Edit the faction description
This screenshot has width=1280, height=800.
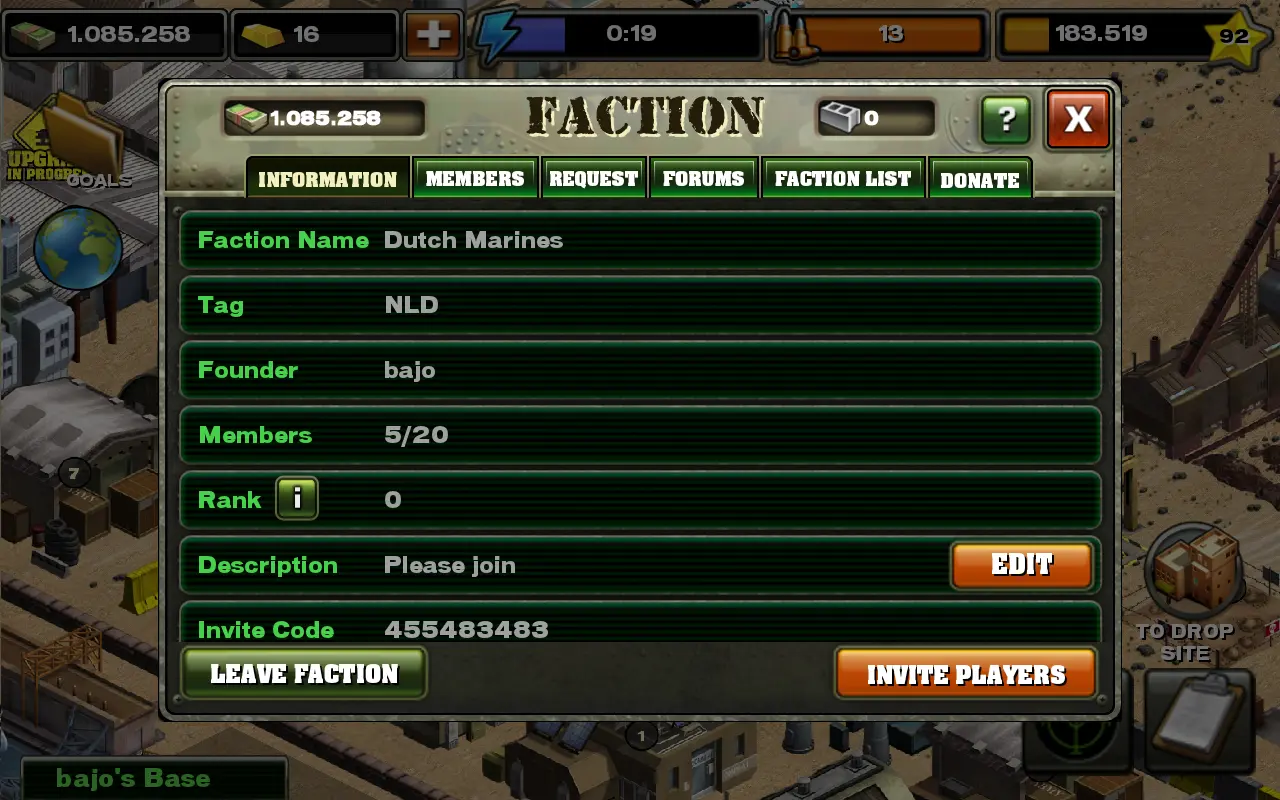tap(1021, 565)
